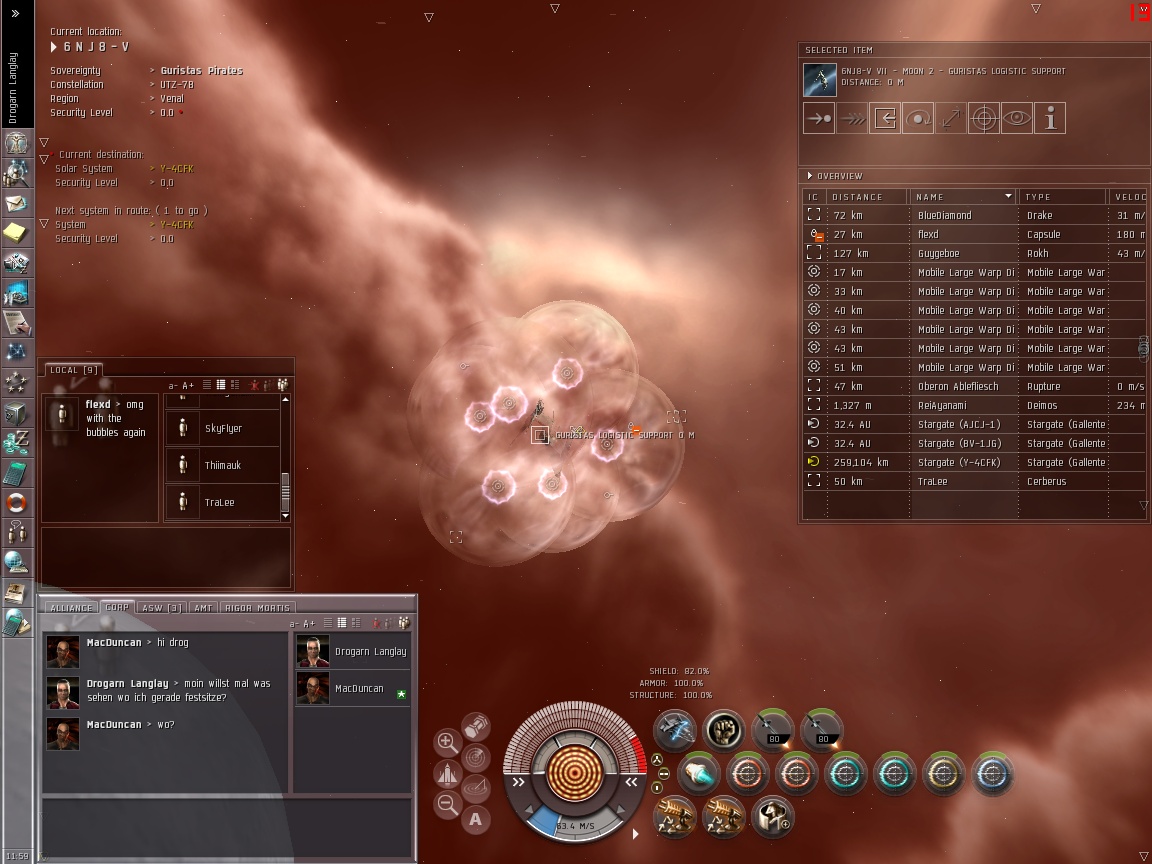Use the Look At eye button
Image resolution: width=1152 pixels, height=864 pixels.
(x=1017, y=119)
